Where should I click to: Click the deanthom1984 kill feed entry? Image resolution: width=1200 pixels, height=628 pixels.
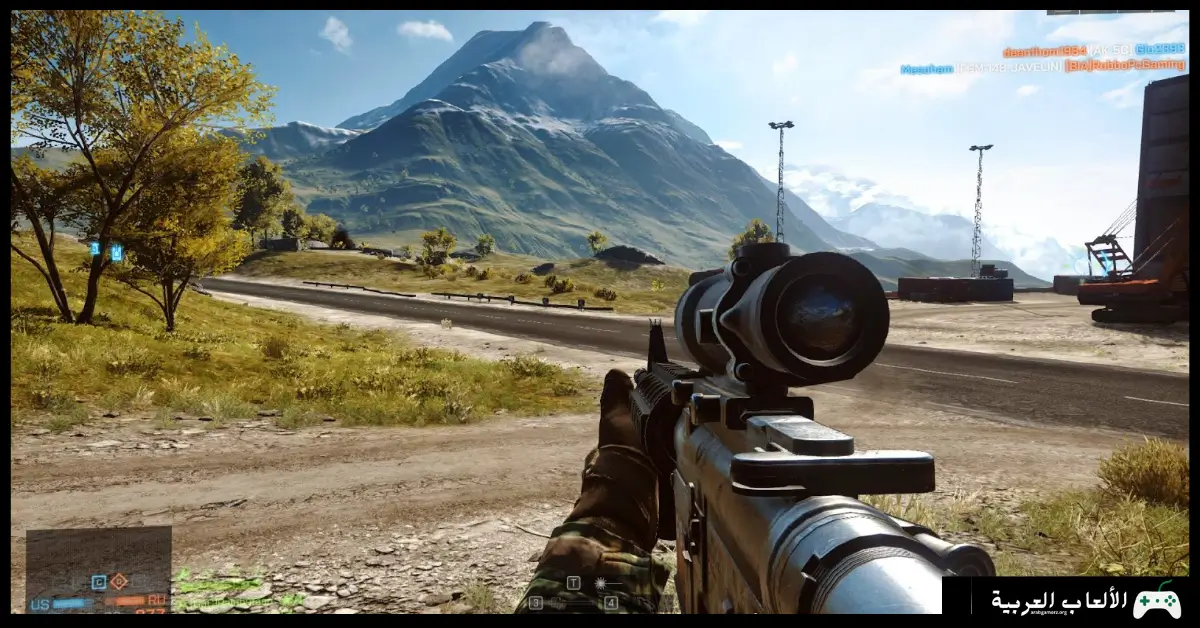[x=1093, y=50]
